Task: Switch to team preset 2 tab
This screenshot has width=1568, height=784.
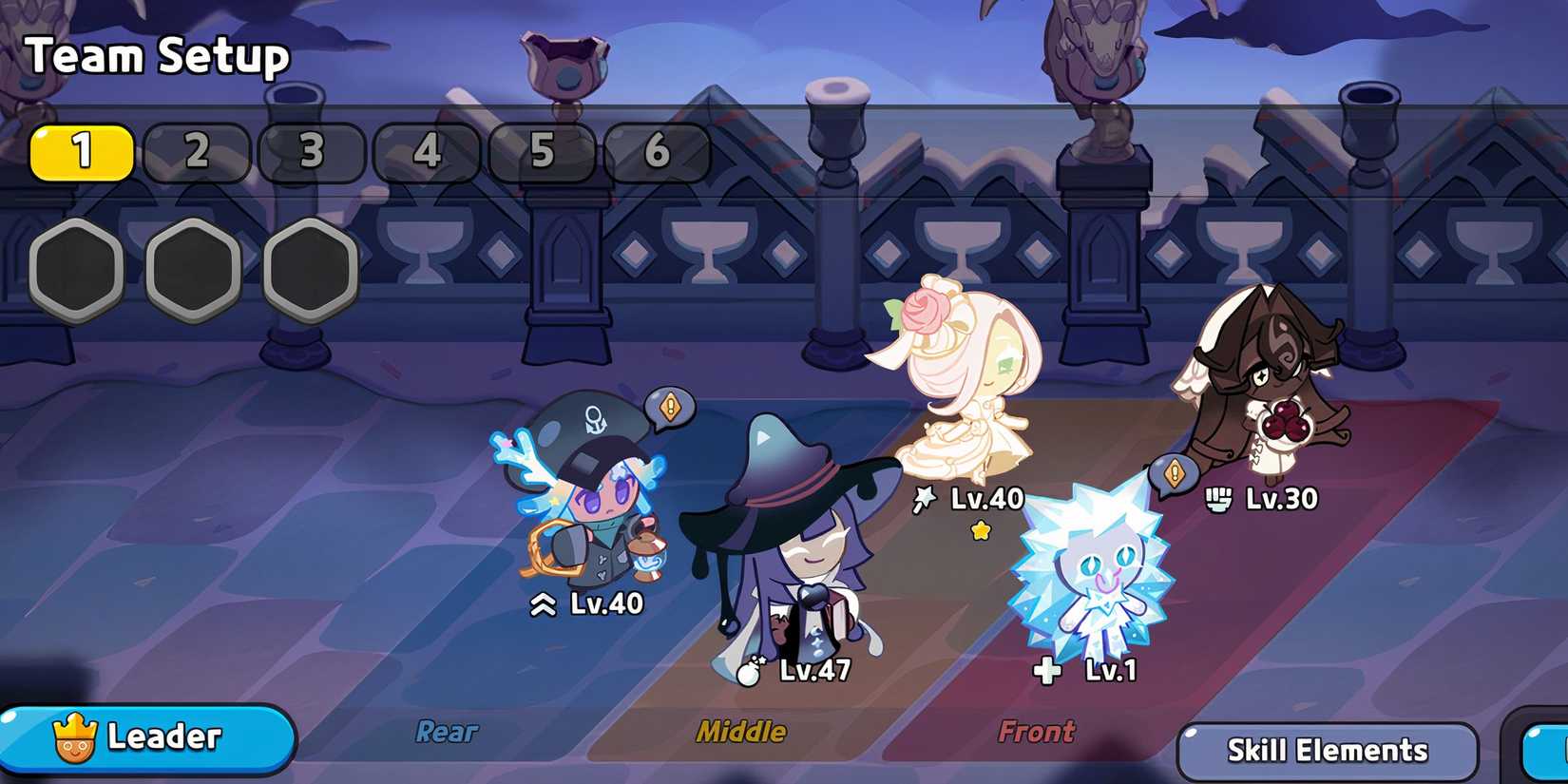Action: point(198,152)
